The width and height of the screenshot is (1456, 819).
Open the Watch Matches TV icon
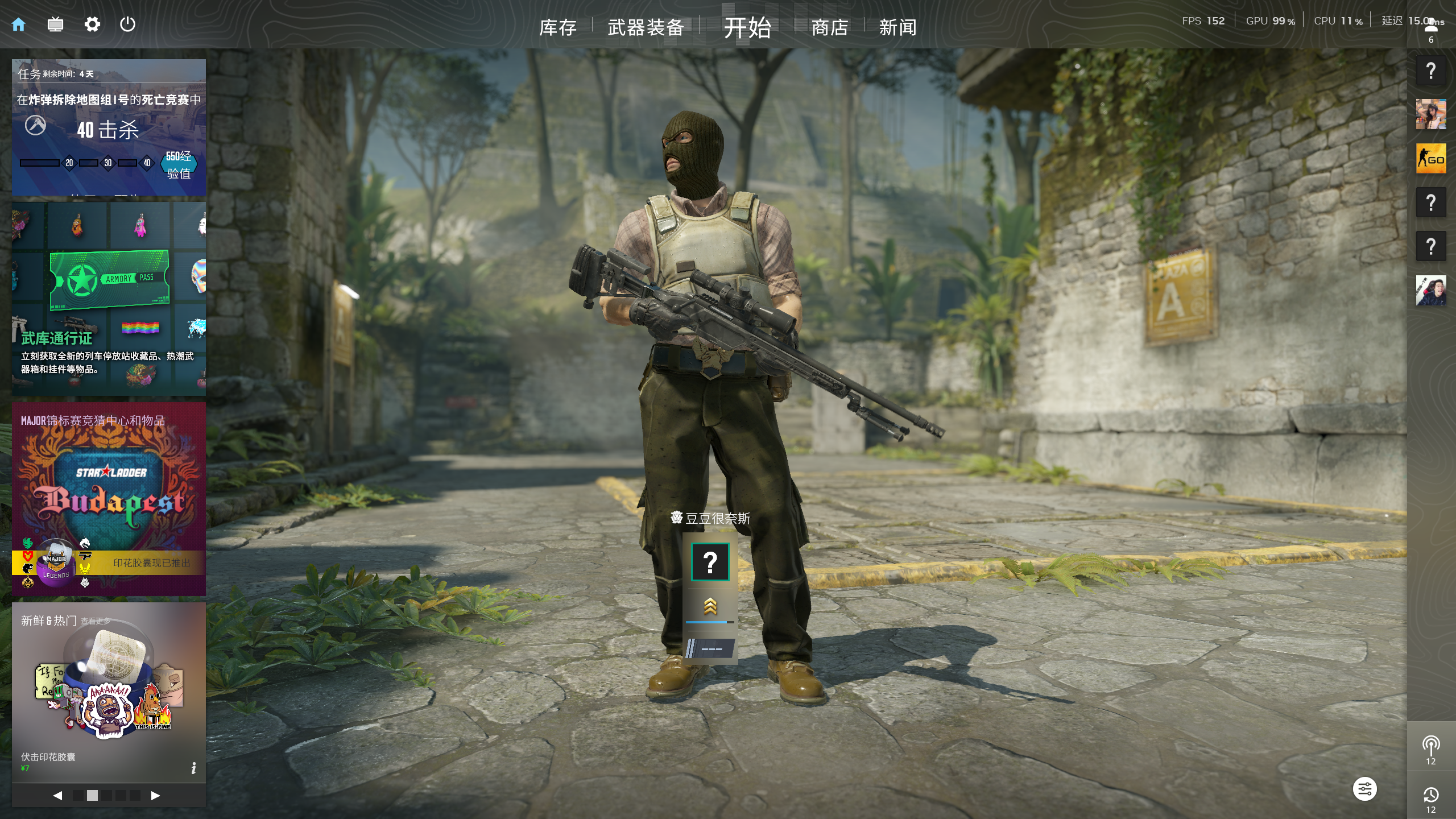[x=55, y=24]
